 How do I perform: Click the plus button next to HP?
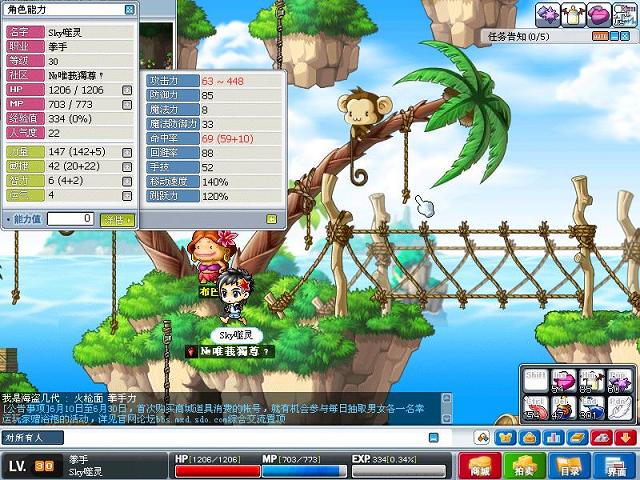pos(127,89)
